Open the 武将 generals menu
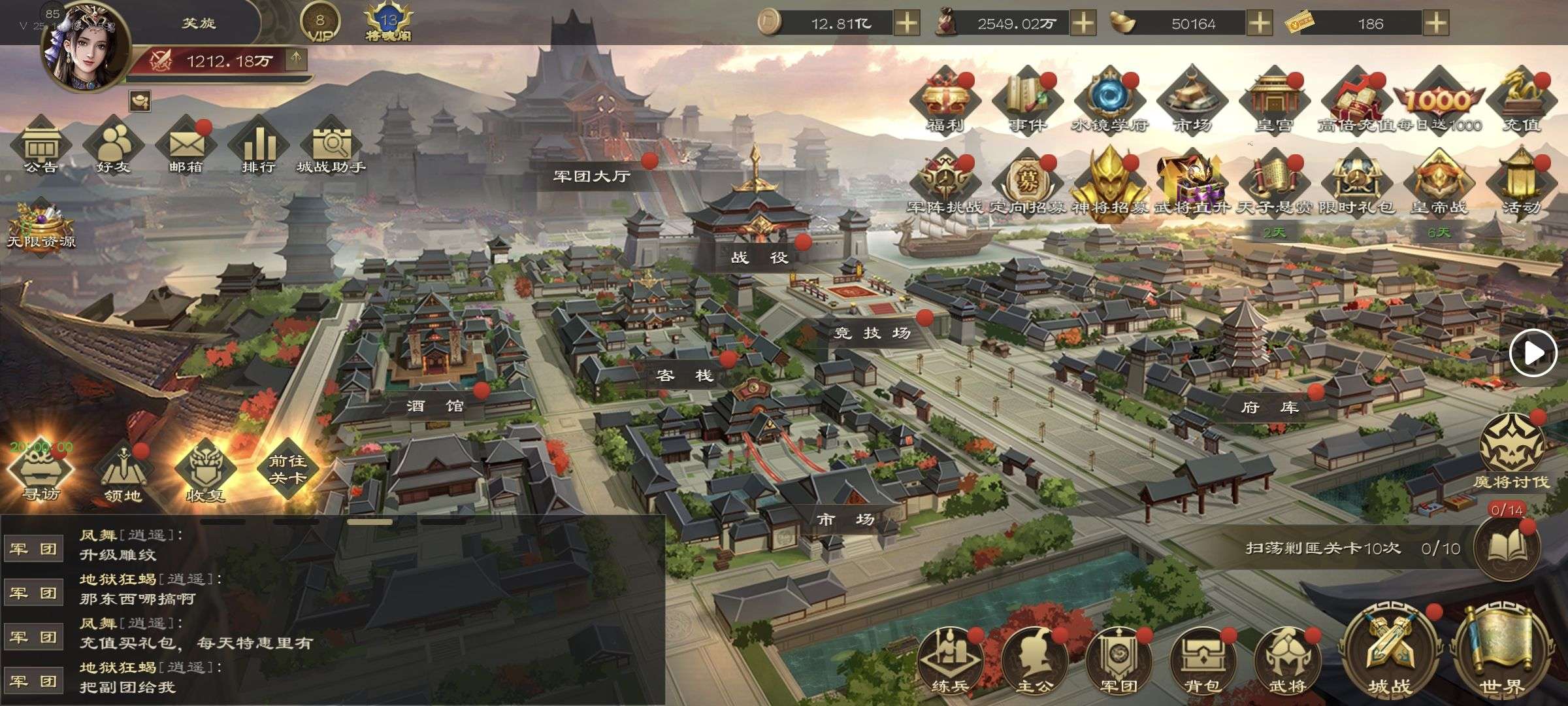Screen dimensions: 1568x706 [x=1286, y=662]
